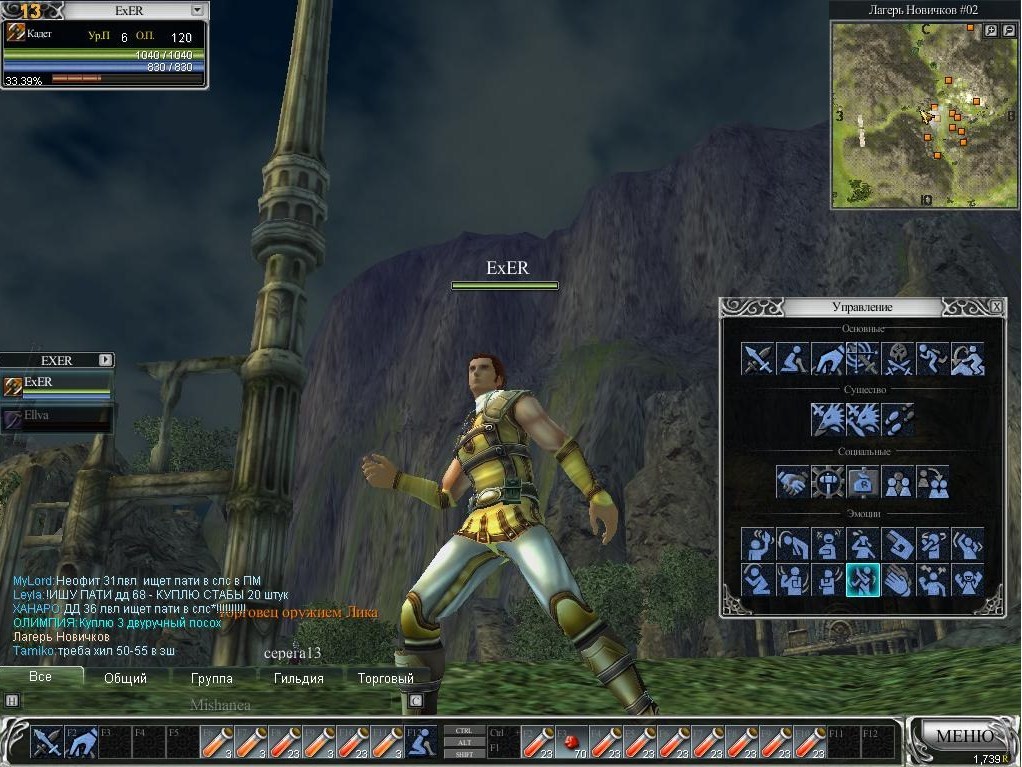
Task: Select the highlighted dance emote icon
Action: (x=862, y=579)
